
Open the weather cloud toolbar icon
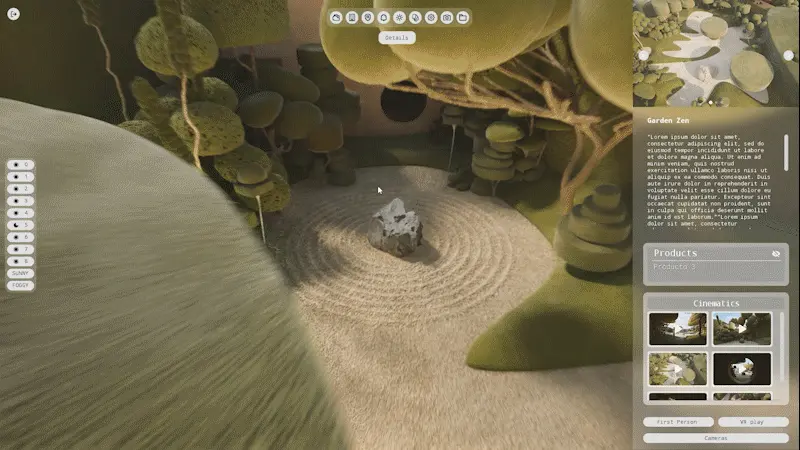point(336,17)
